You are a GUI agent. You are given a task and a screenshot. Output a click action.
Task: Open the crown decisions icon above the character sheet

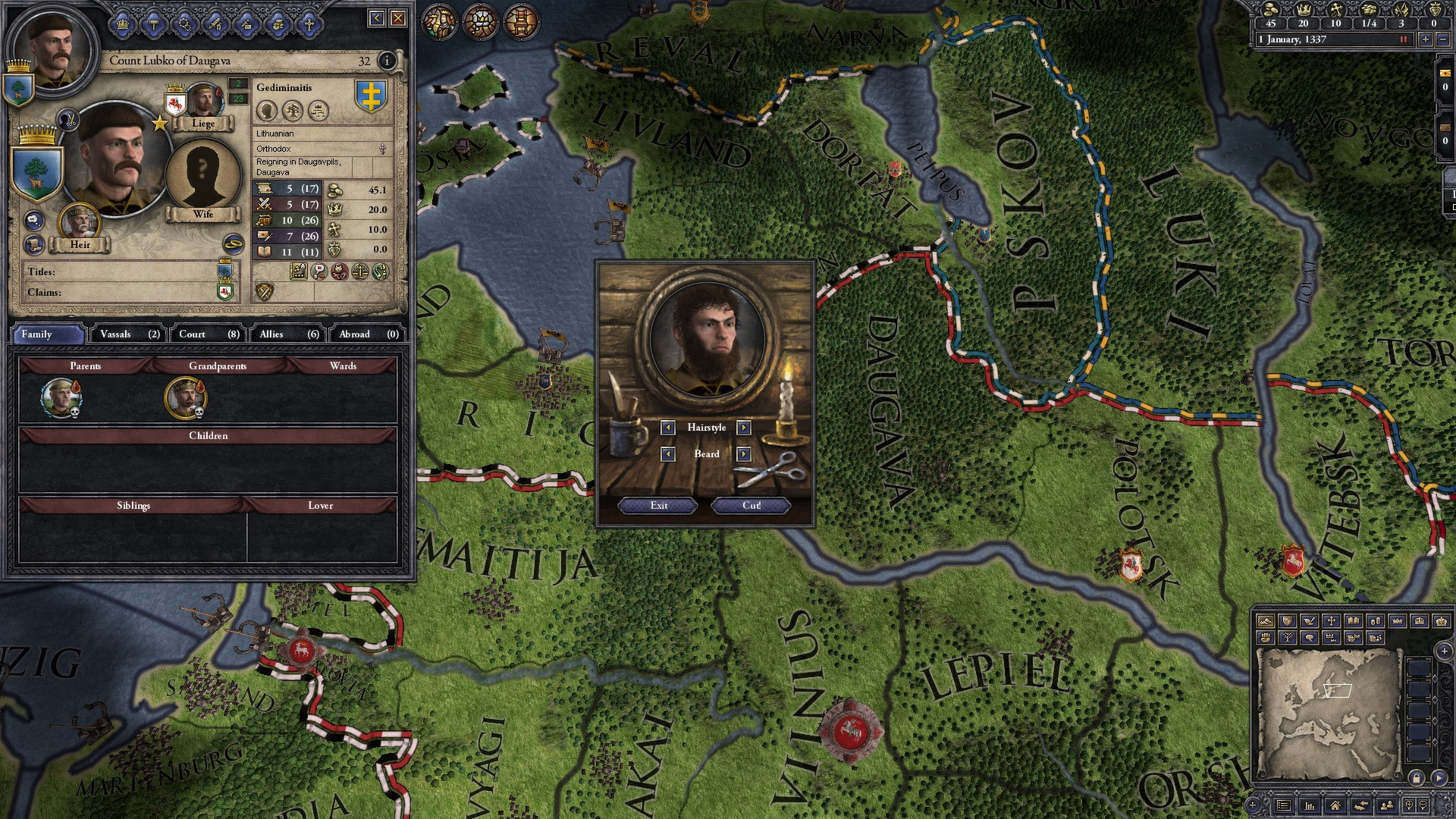tap(123, 24)
